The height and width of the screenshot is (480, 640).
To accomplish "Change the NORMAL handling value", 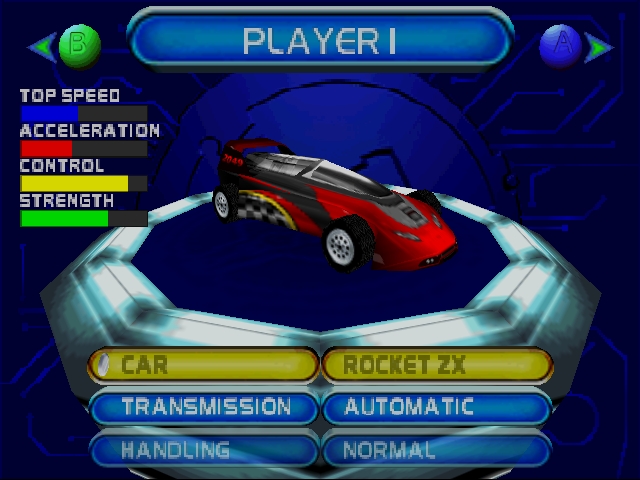I will (x=436, y=450).
